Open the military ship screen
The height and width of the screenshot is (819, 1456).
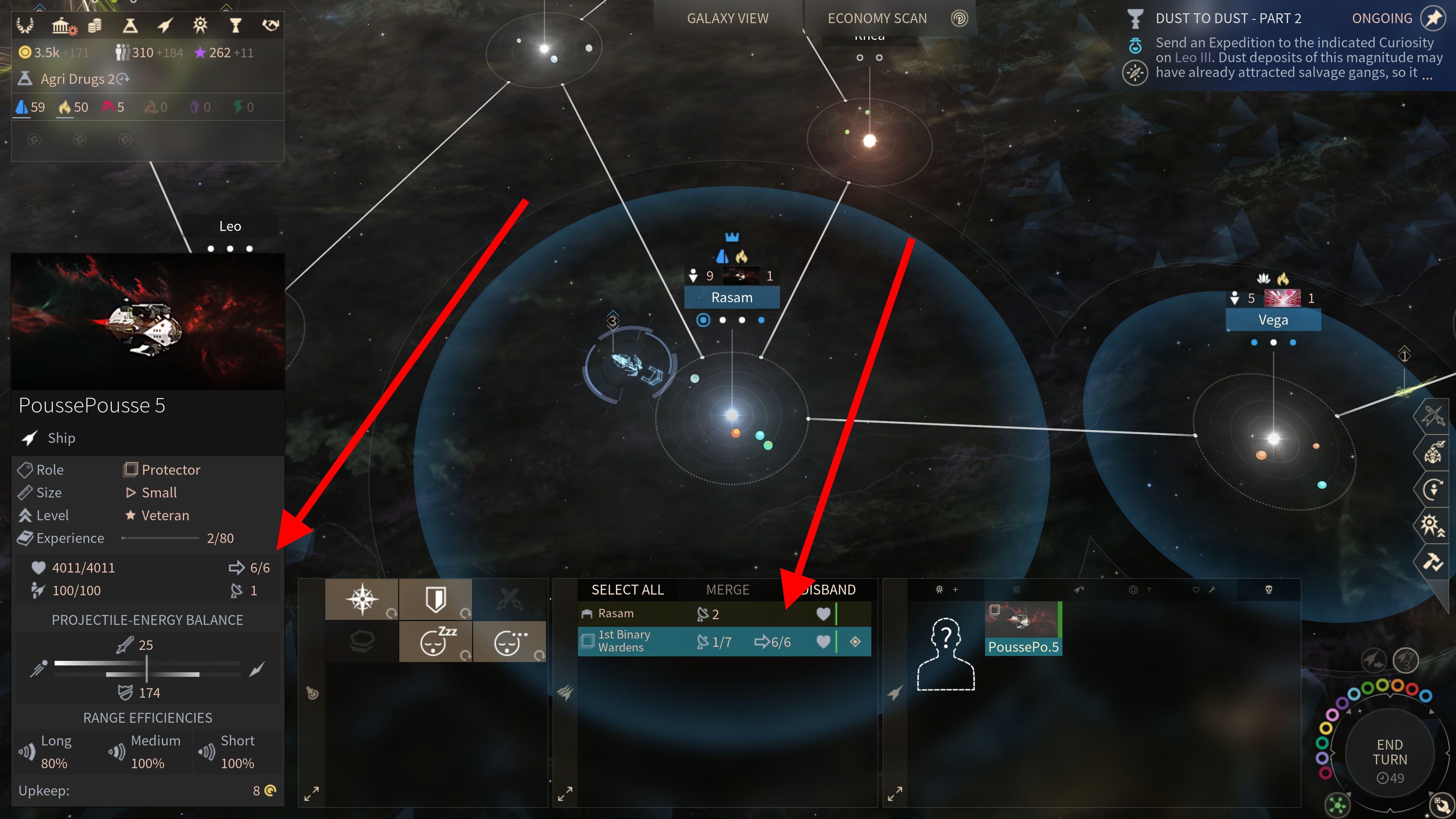(x=165, y=25)
